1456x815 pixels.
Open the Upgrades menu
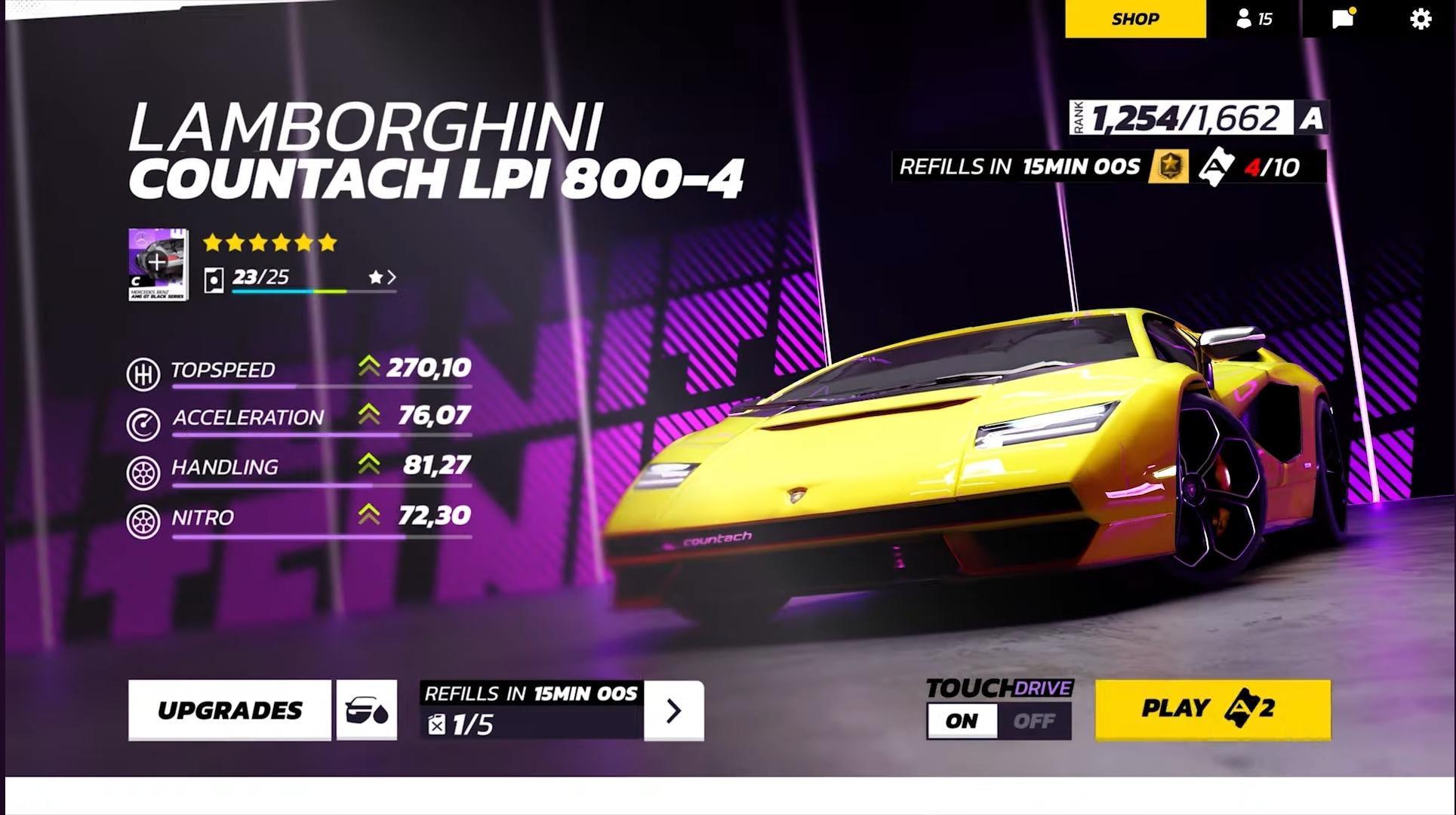[230, 709]
